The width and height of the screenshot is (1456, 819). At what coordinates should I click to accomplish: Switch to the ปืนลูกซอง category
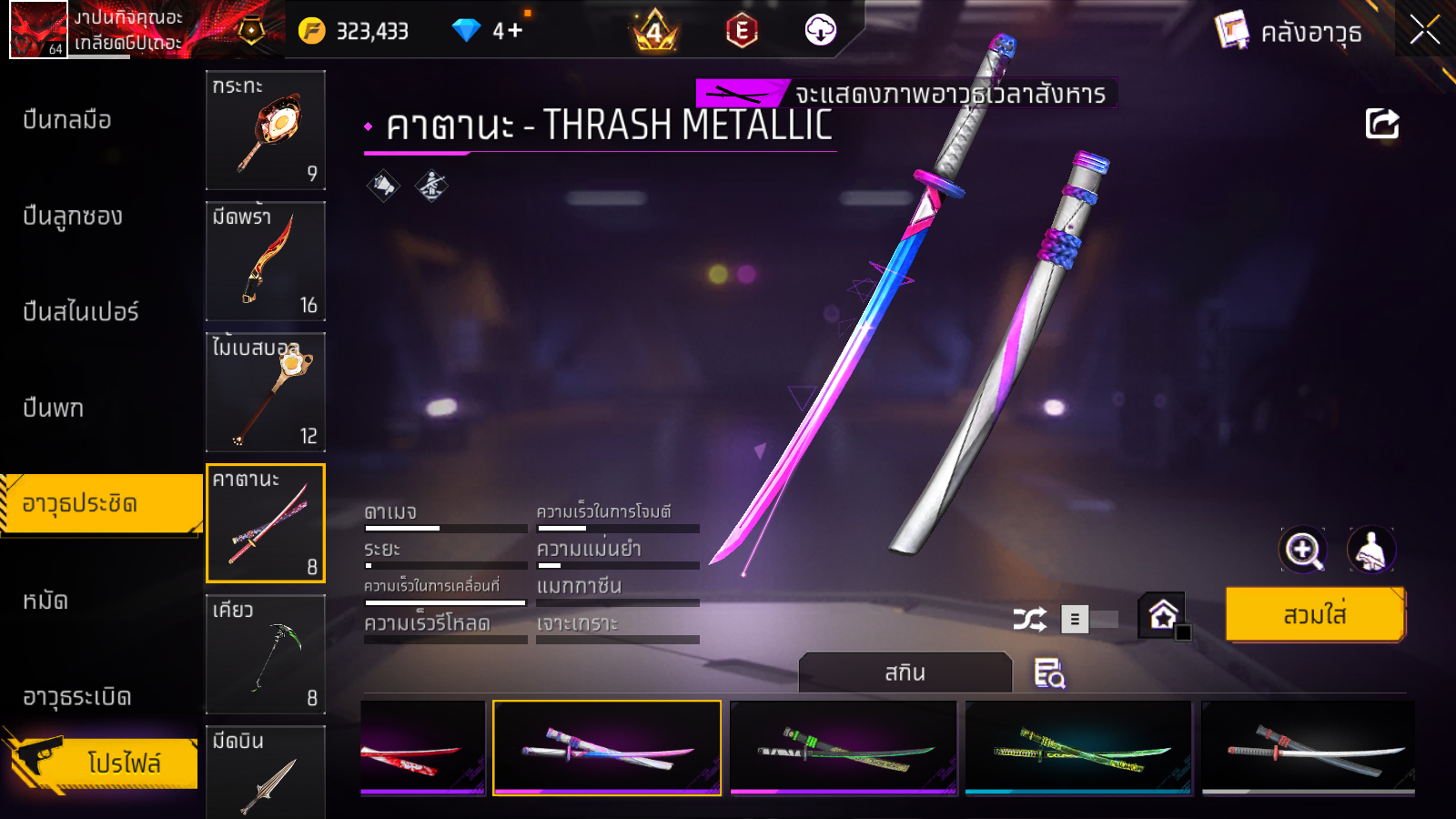73,217
